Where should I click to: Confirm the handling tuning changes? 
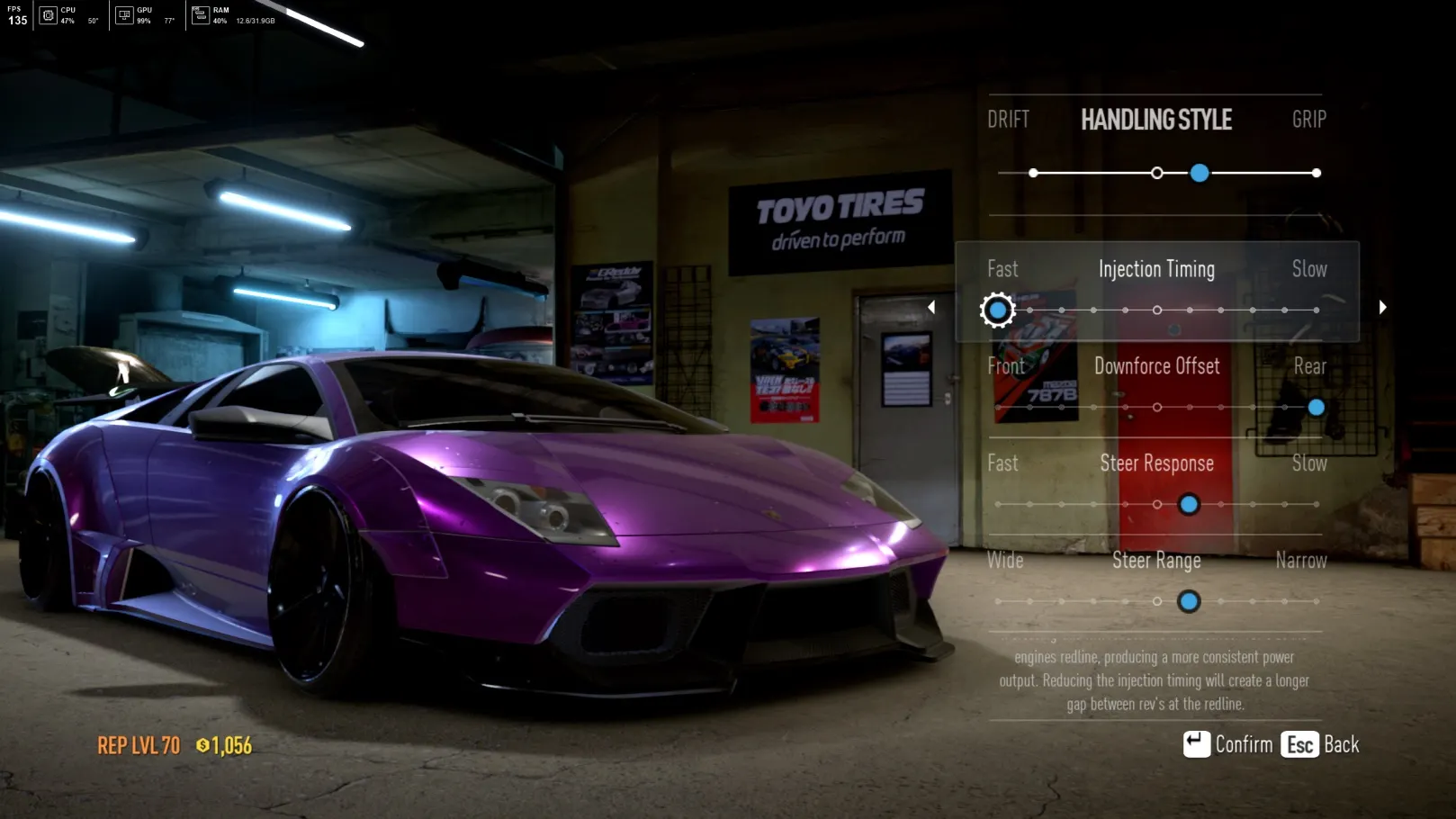1227,744
